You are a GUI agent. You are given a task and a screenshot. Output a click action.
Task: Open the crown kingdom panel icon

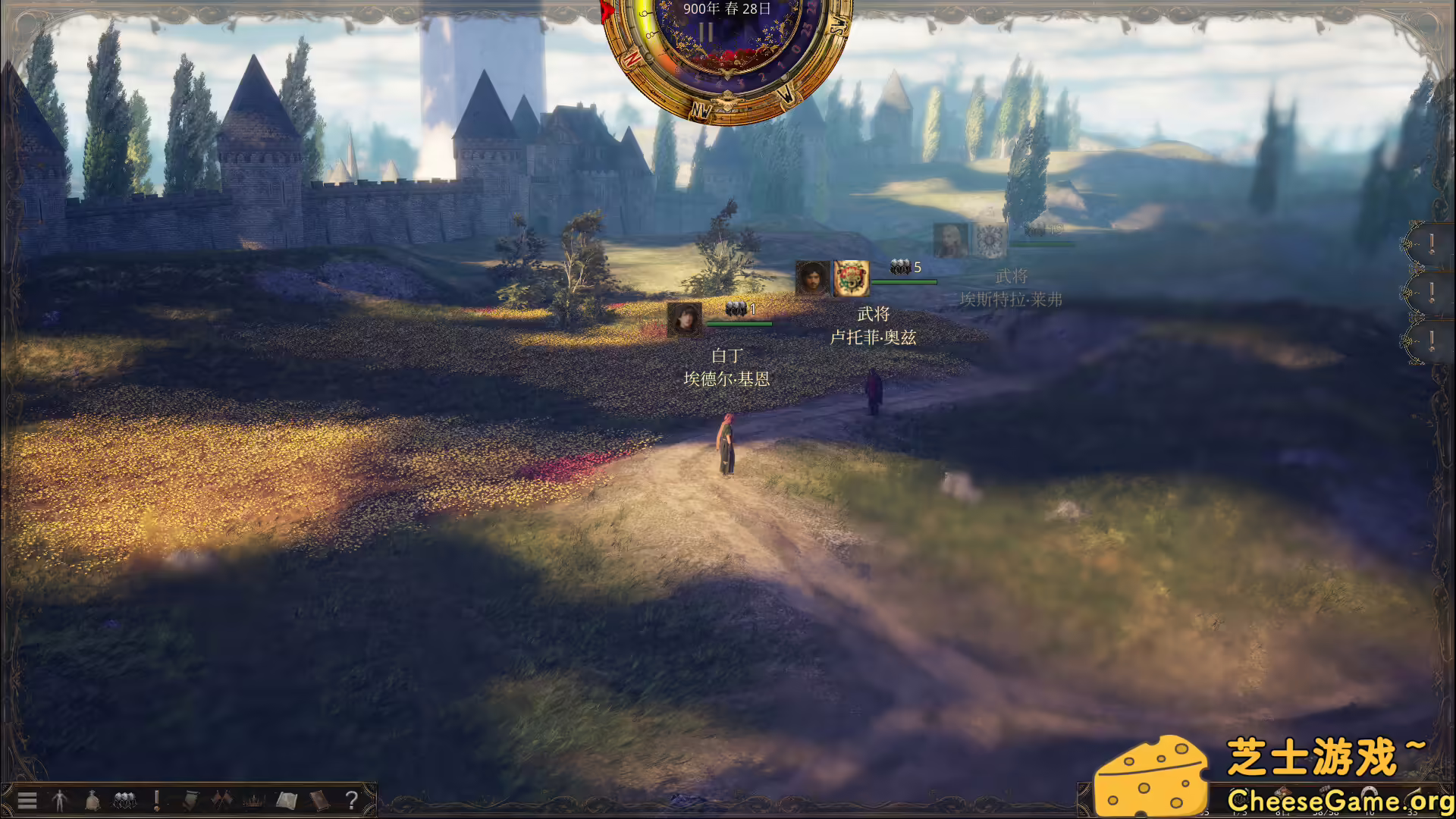tap(253, 800)
